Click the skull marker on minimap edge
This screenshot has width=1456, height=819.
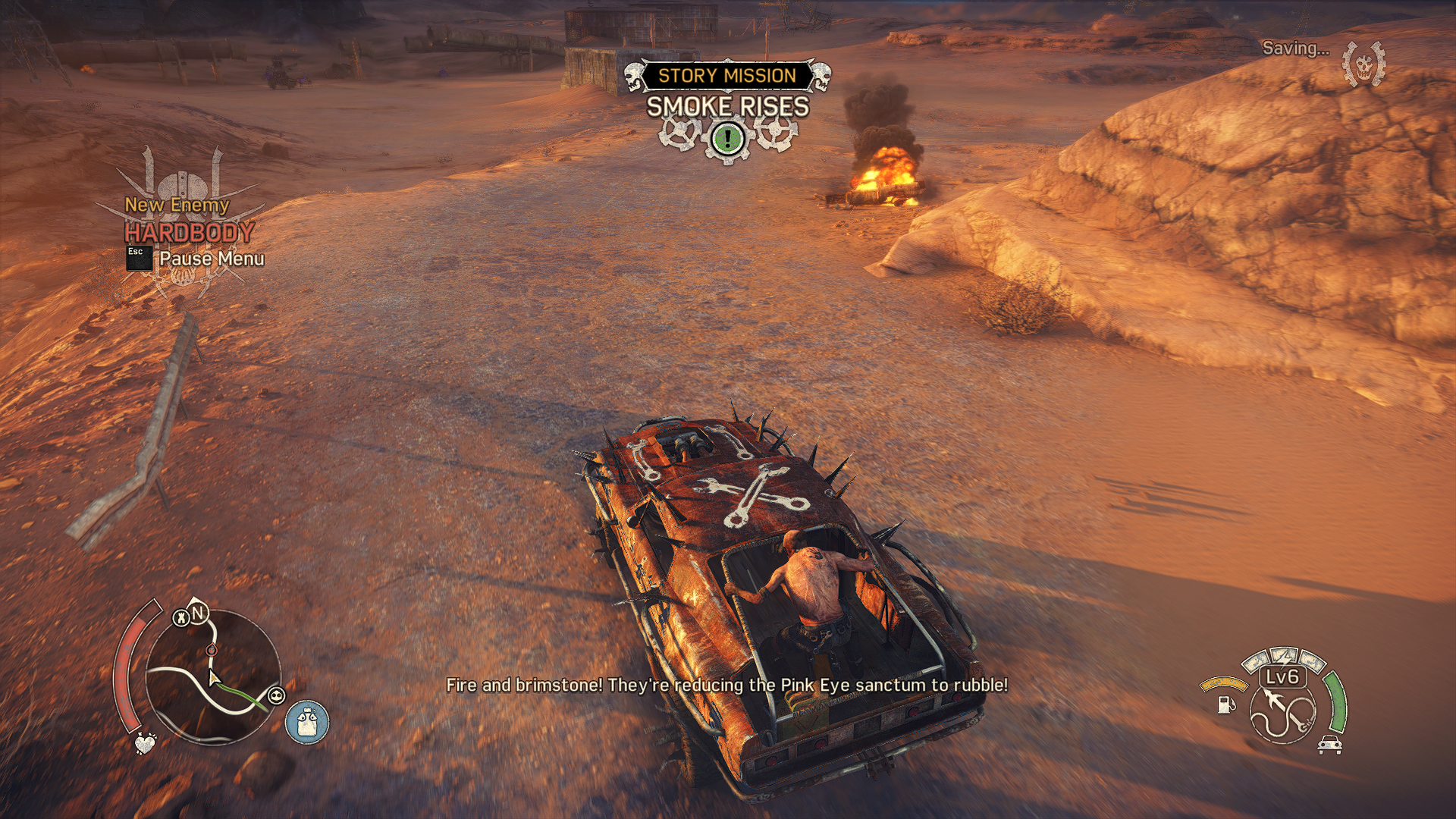pyautogui.click(x=277, y=695)
